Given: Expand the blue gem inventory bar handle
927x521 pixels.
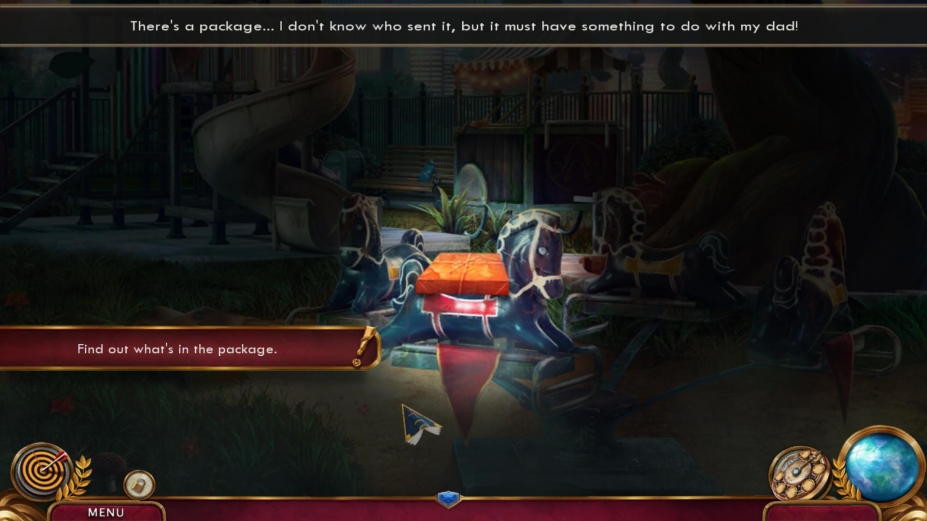Looking at the screenshot, I should click(448, 498).
